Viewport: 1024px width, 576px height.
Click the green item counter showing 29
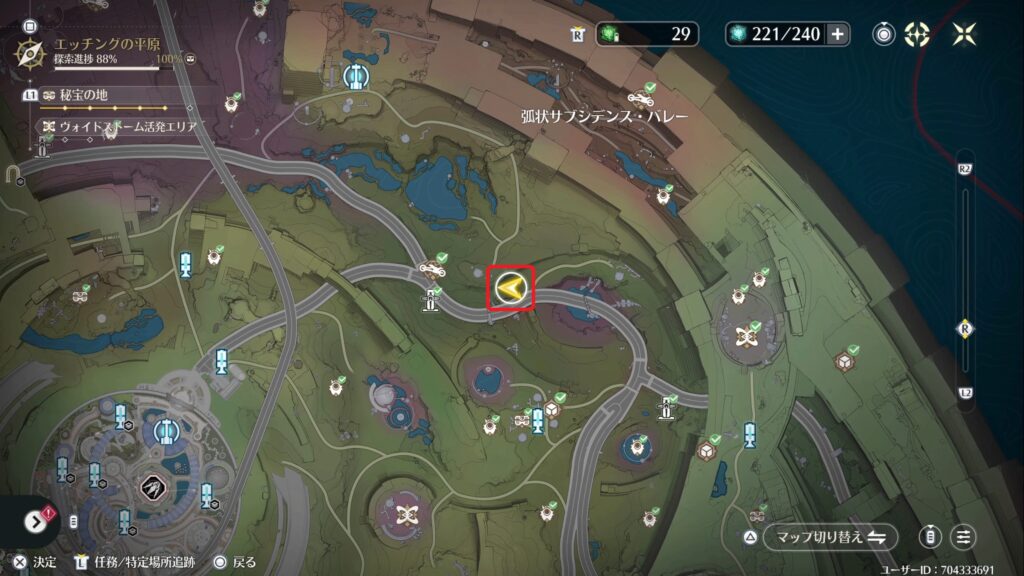(648, 34)
